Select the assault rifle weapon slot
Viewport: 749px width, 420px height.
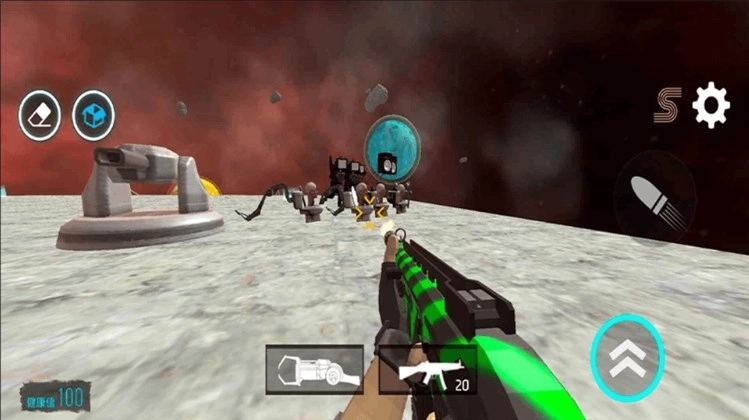pyautogui.click(x=436, y=371)
